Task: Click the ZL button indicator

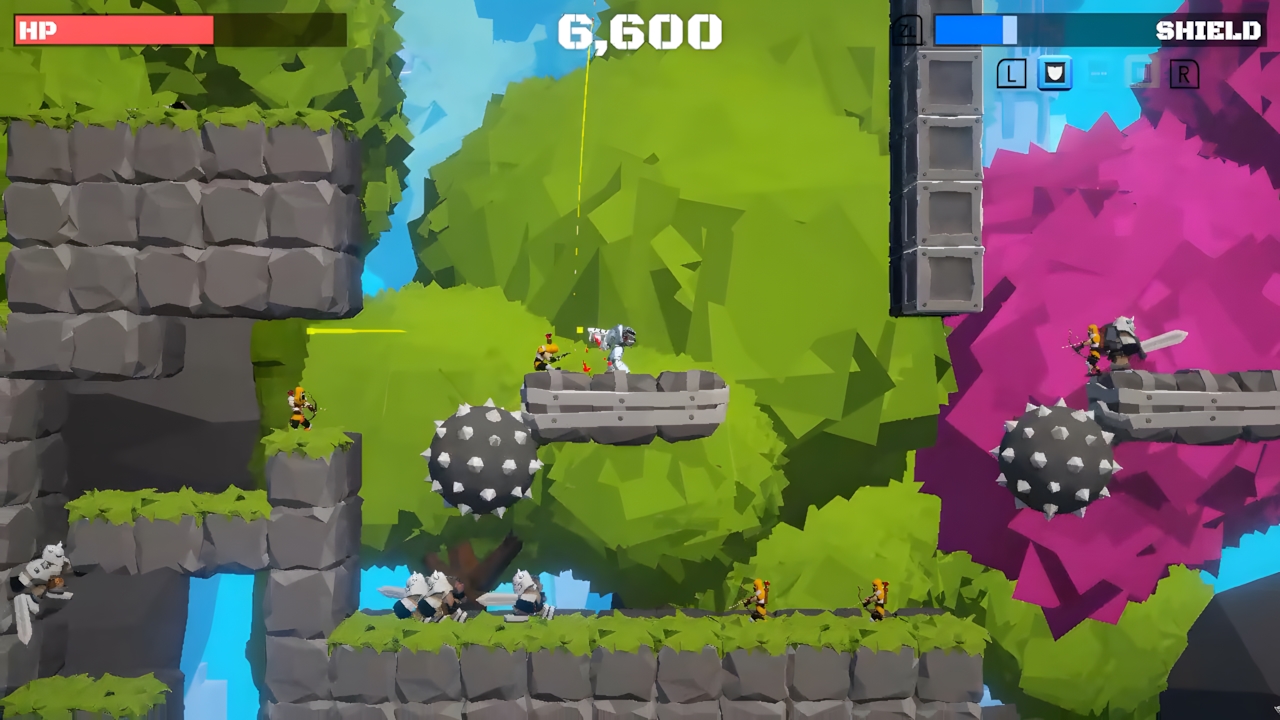Action: tap(907, 31)
